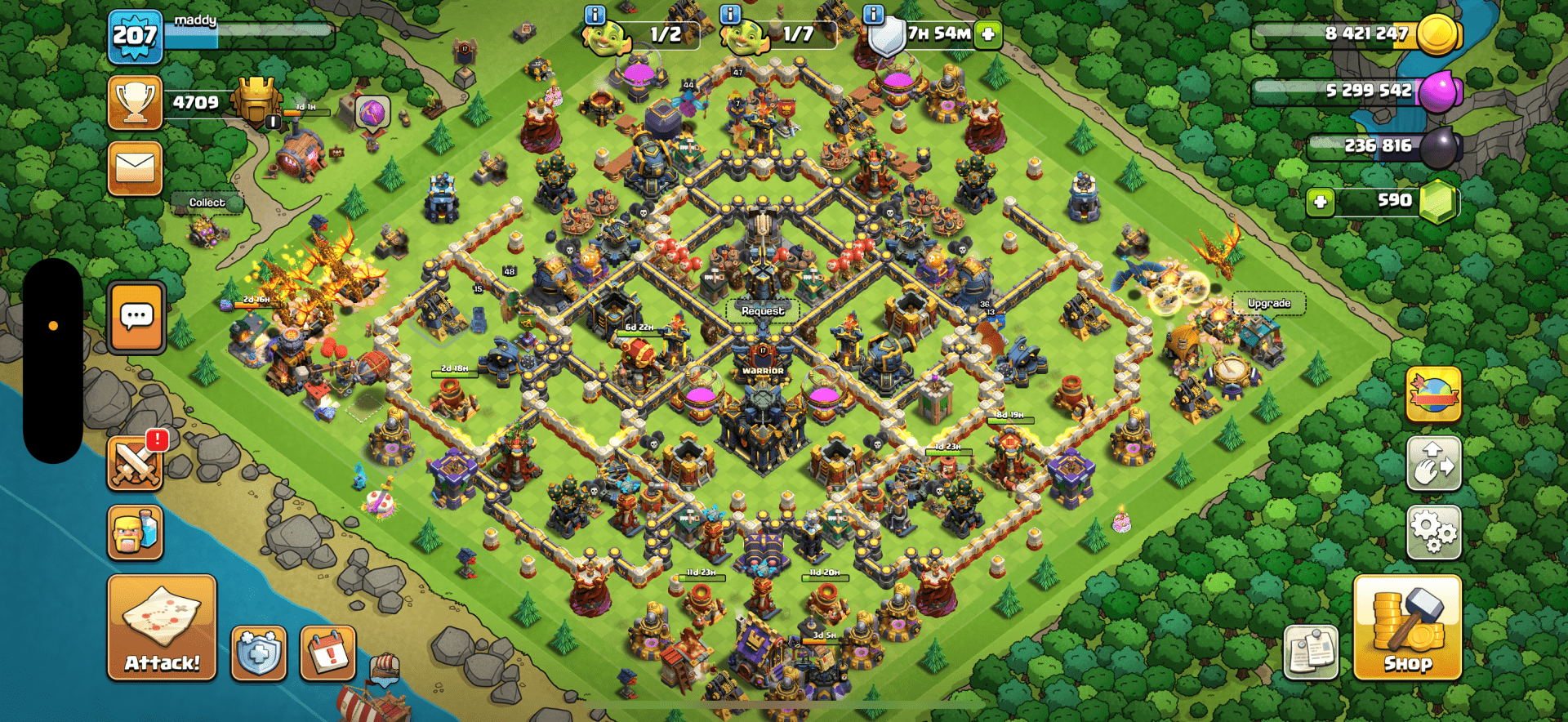This screenshot has width=1568, height=722.
Task: Tap the Collect bubble
Action: pos(207,203)
